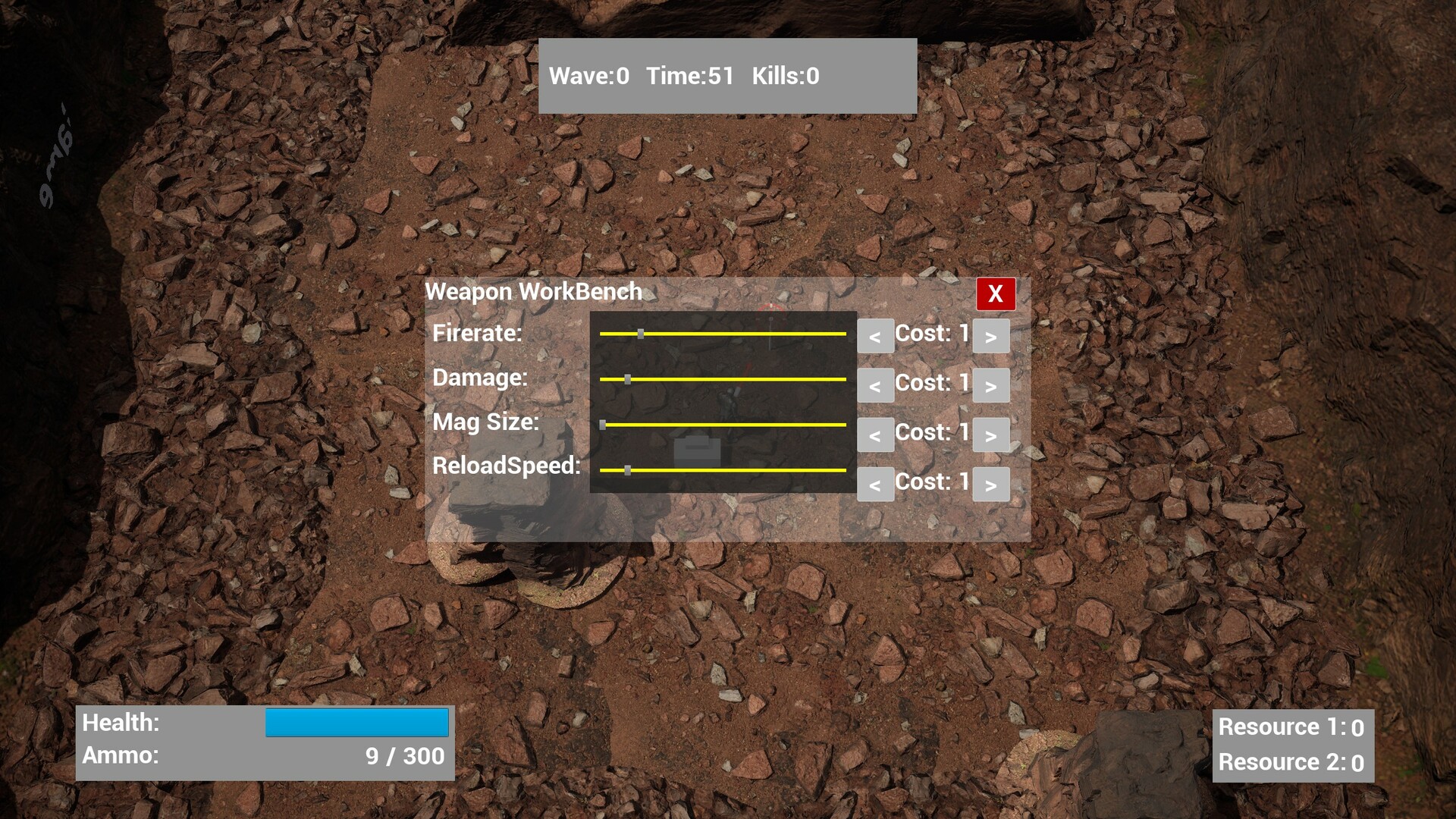The width and height of the screenshot is (1456, 819).
Task: Select the Damage slider handle
Action: click(629, 379)
